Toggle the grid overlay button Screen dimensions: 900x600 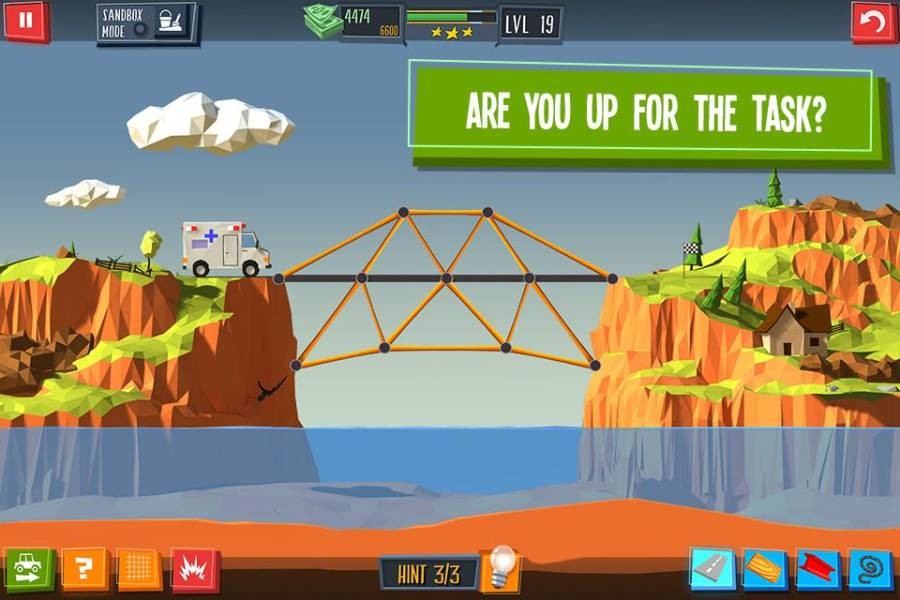(139, 569)
